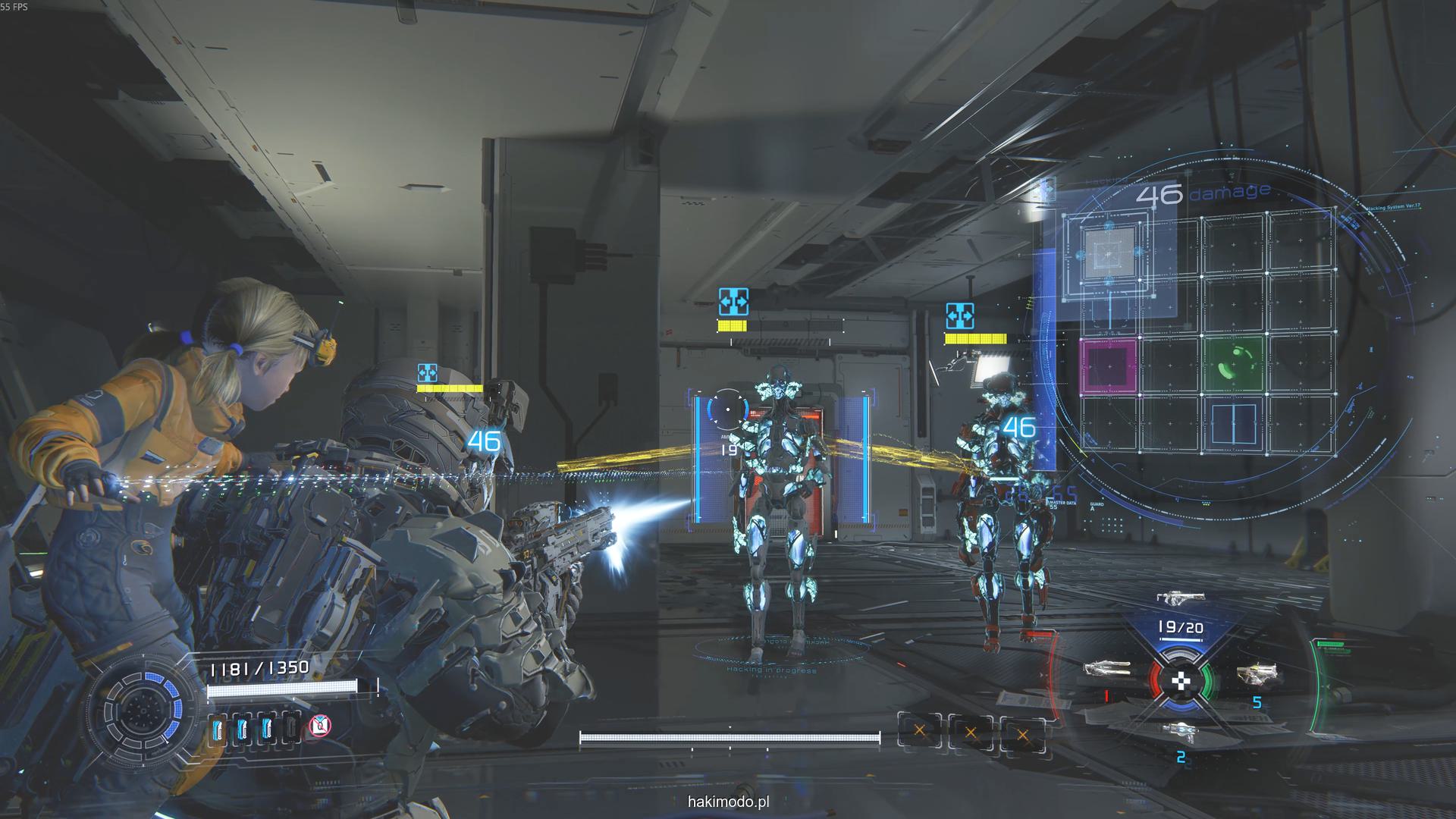This screenshot has width=1456, height=819.
Task: Select the blue-outlined hacking grid node
Action: pos(1235,423)
